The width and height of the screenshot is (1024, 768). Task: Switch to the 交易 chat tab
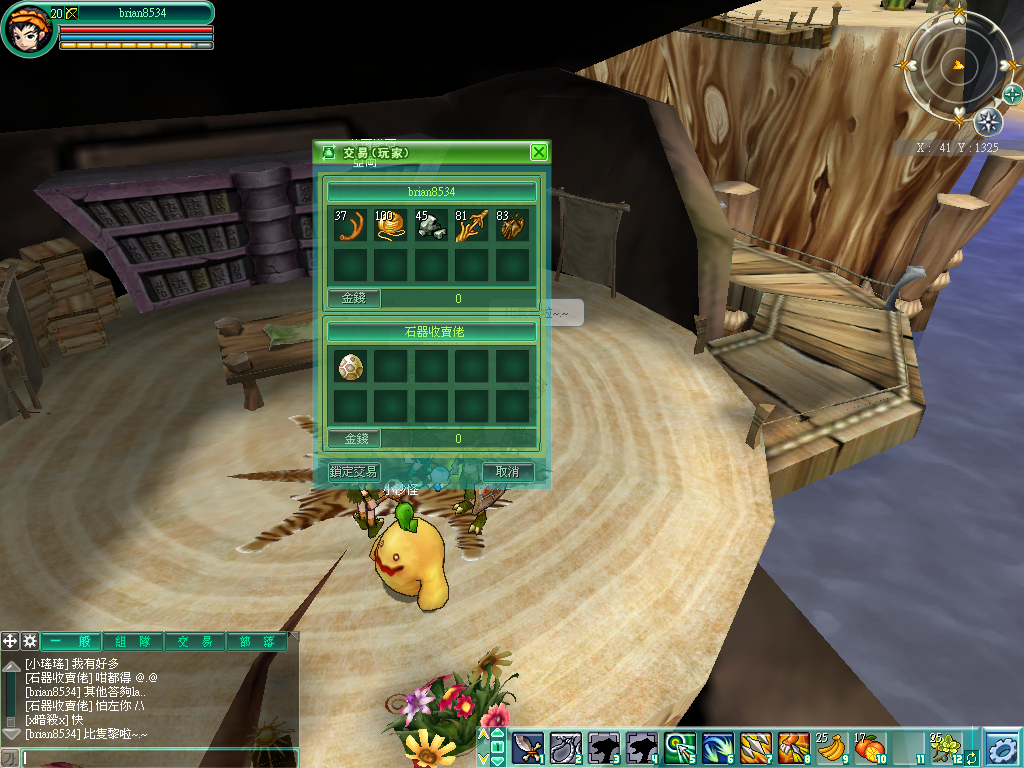(195, 642)
